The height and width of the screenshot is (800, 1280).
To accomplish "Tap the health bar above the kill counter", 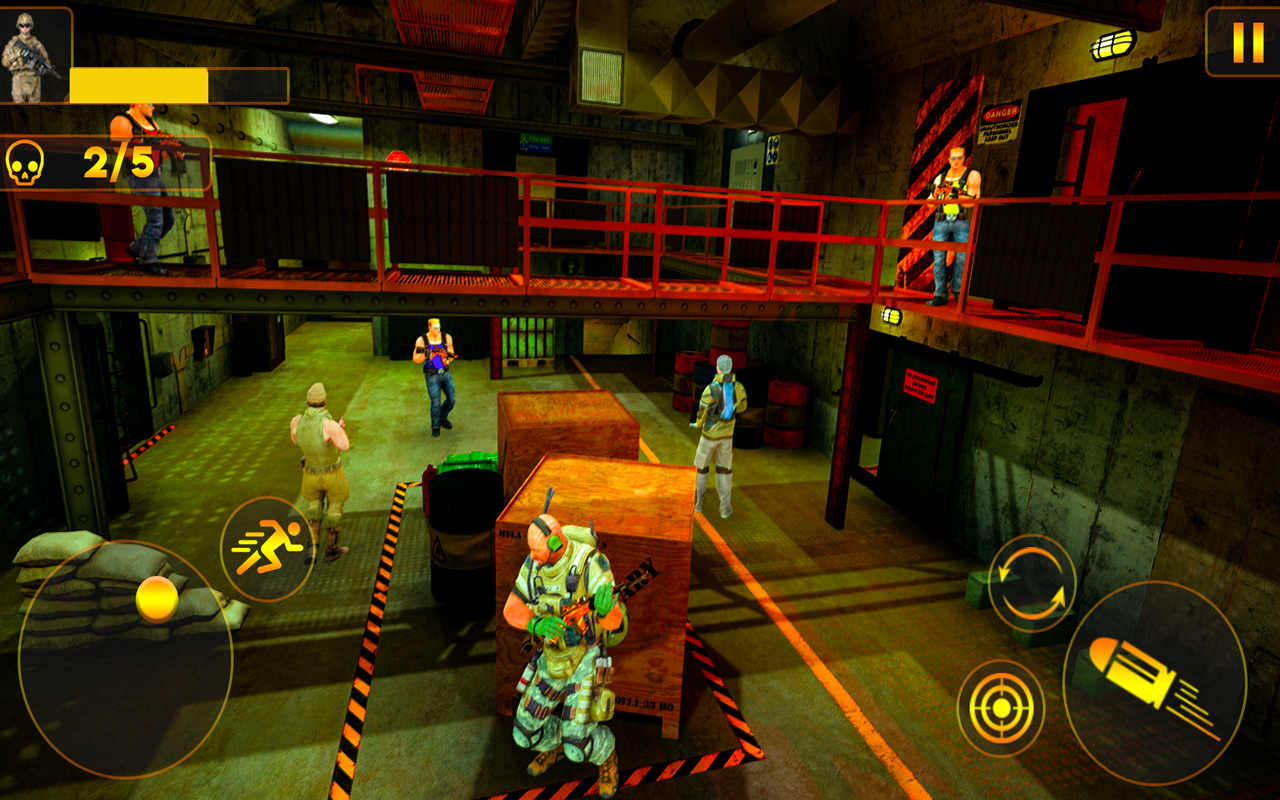I will pyautogui.click(x=180, y=85).
